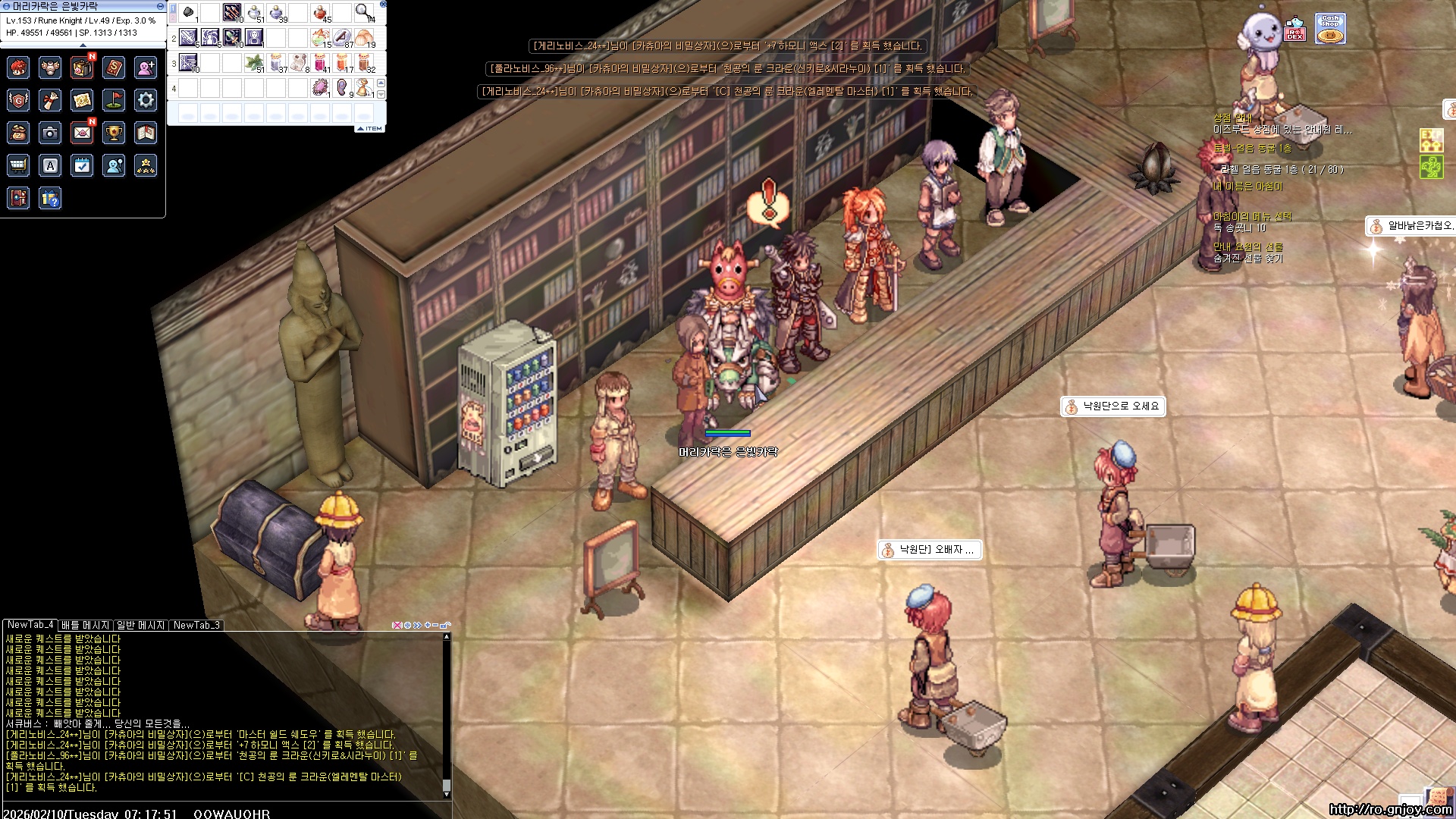Open the trophy achievements icon
Viewport: 1456px width, 819px height.
[114, 133]
